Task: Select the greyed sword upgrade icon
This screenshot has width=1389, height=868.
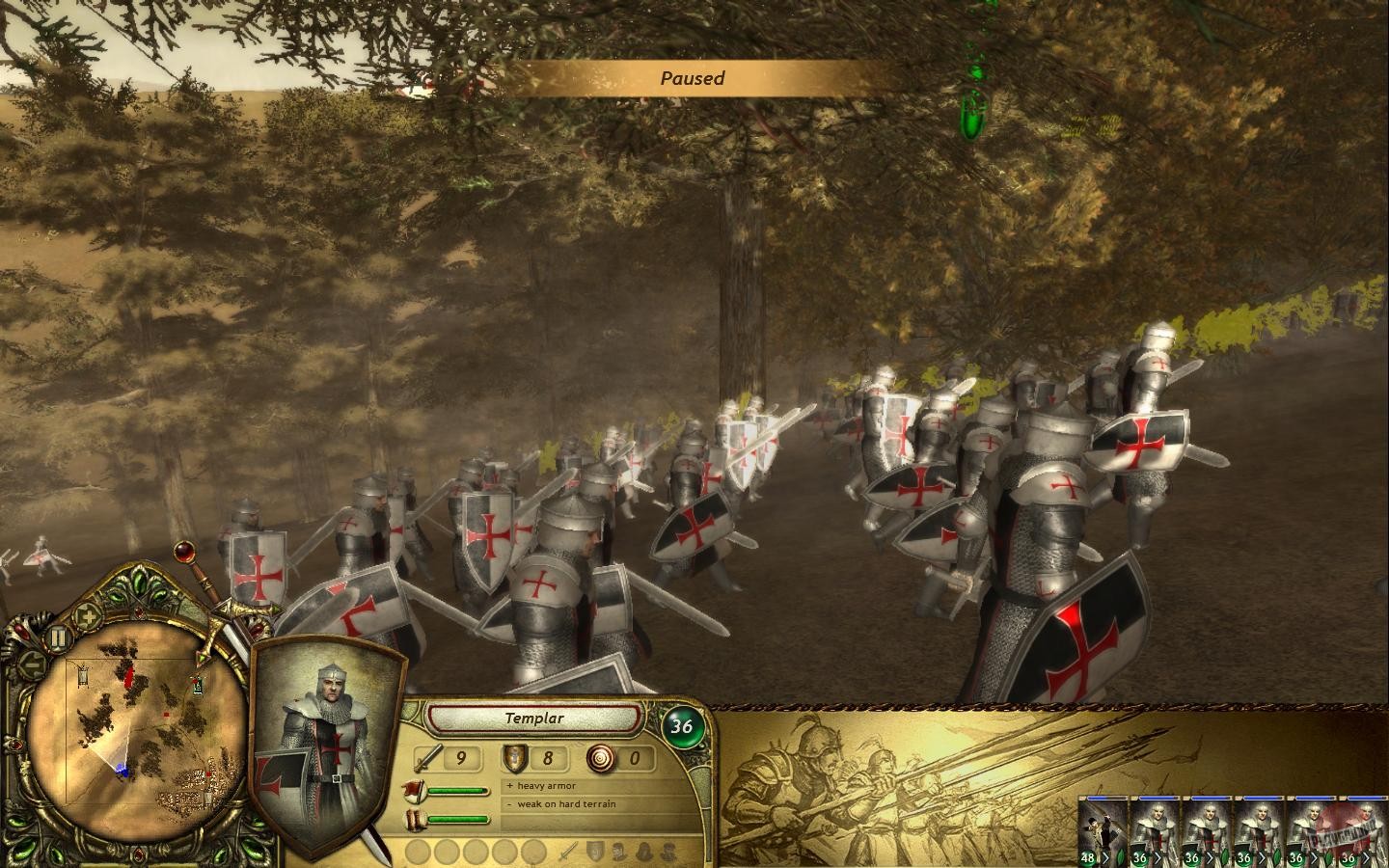Action: pyautogui.click(x=568, y=851)
